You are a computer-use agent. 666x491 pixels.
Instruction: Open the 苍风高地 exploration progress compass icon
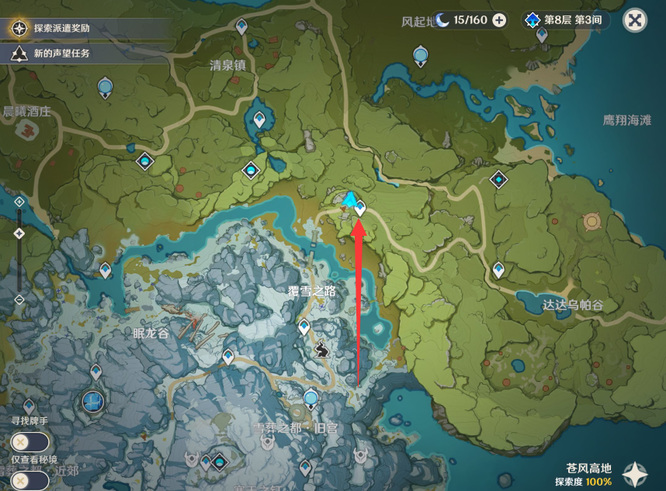636,473
